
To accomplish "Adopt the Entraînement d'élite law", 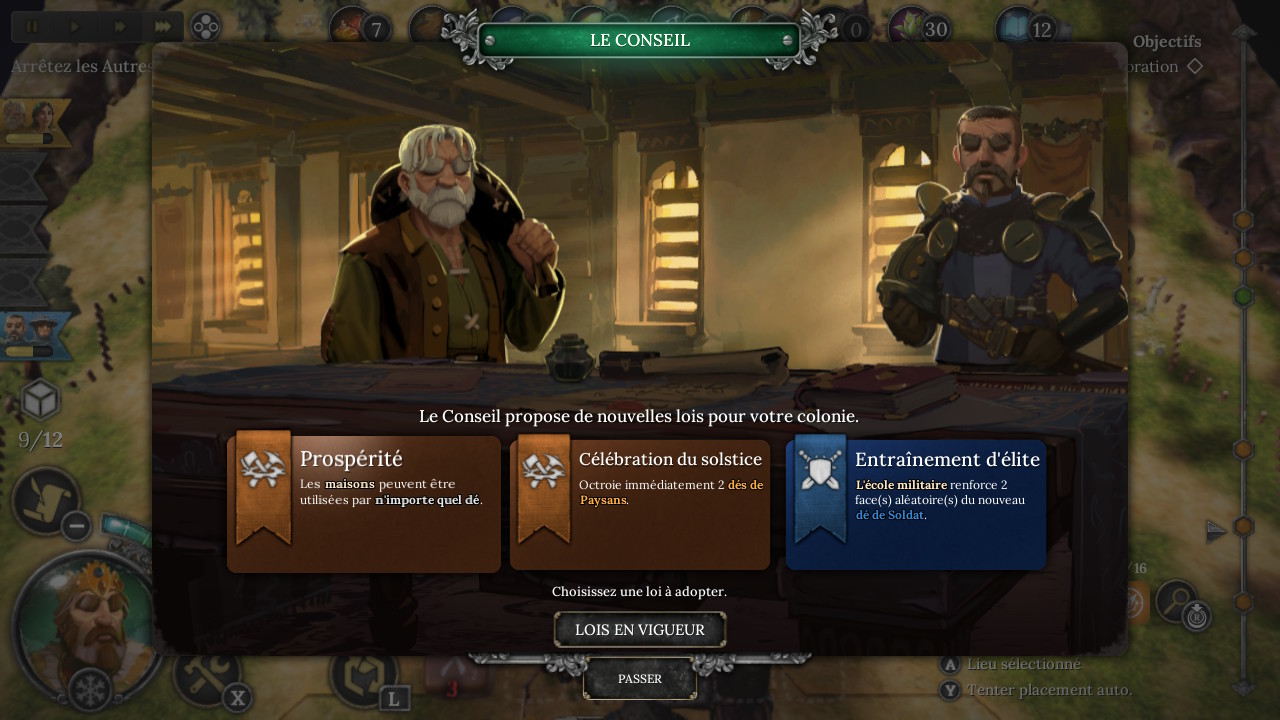I will pos(916,503).
